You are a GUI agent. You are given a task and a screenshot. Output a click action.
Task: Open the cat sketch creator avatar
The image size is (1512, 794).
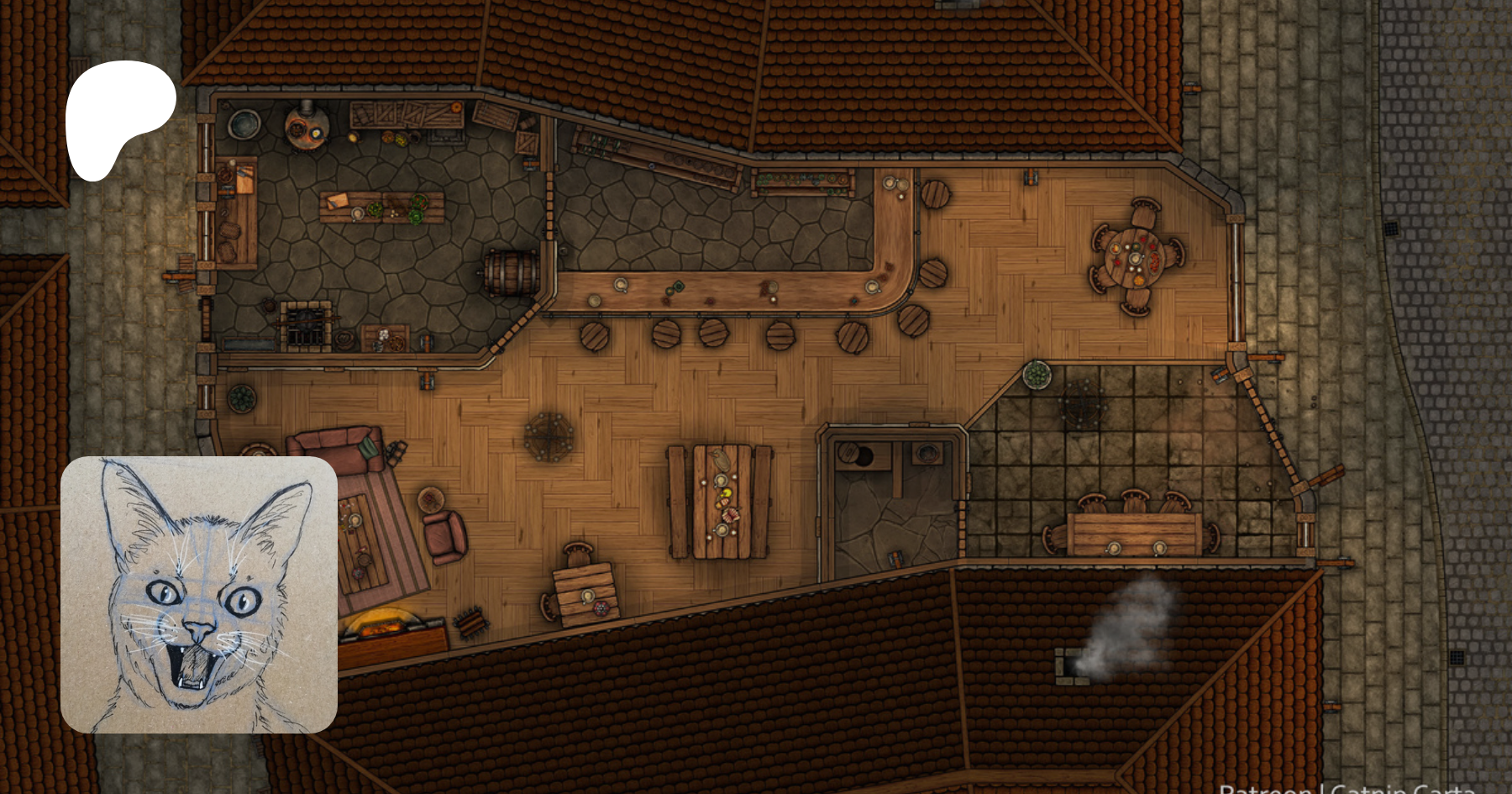click(x=199, y=595)
